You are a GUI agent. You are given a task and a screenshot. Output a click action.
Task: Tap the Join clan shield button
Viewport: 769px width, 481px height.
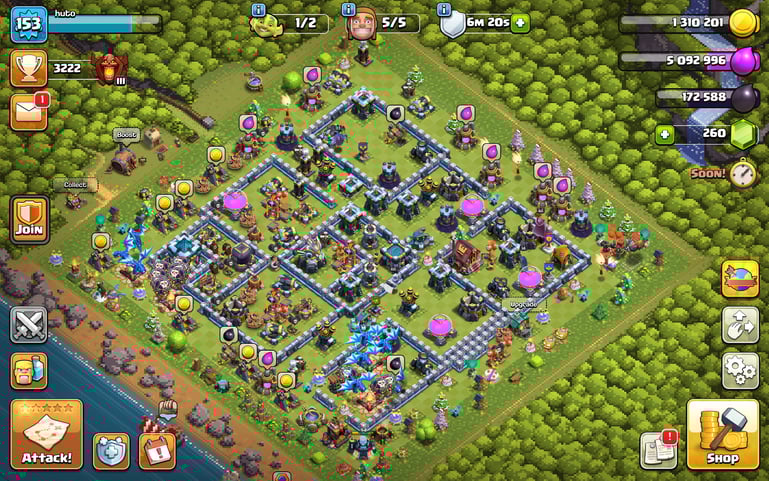29,220
